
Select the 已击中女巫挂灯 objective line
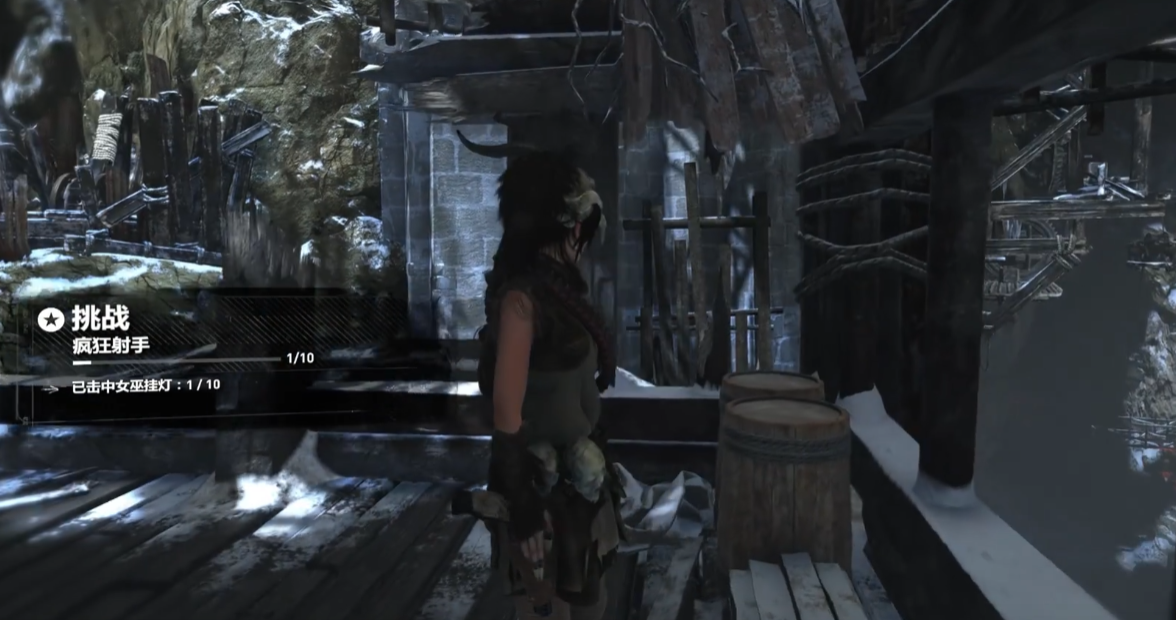pos(146,385)
